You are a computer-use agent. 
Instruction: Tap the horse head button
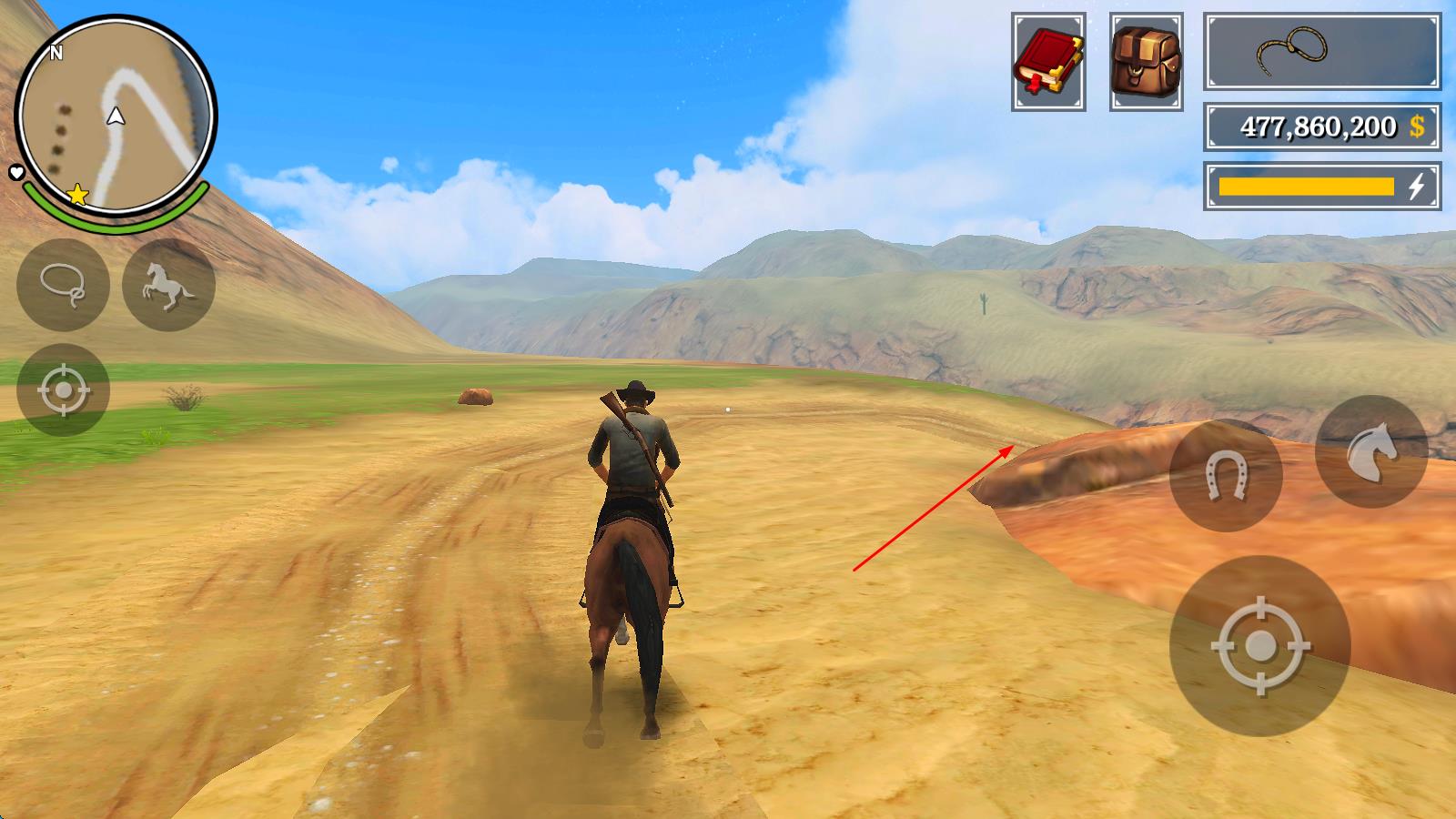[1370, 452]
